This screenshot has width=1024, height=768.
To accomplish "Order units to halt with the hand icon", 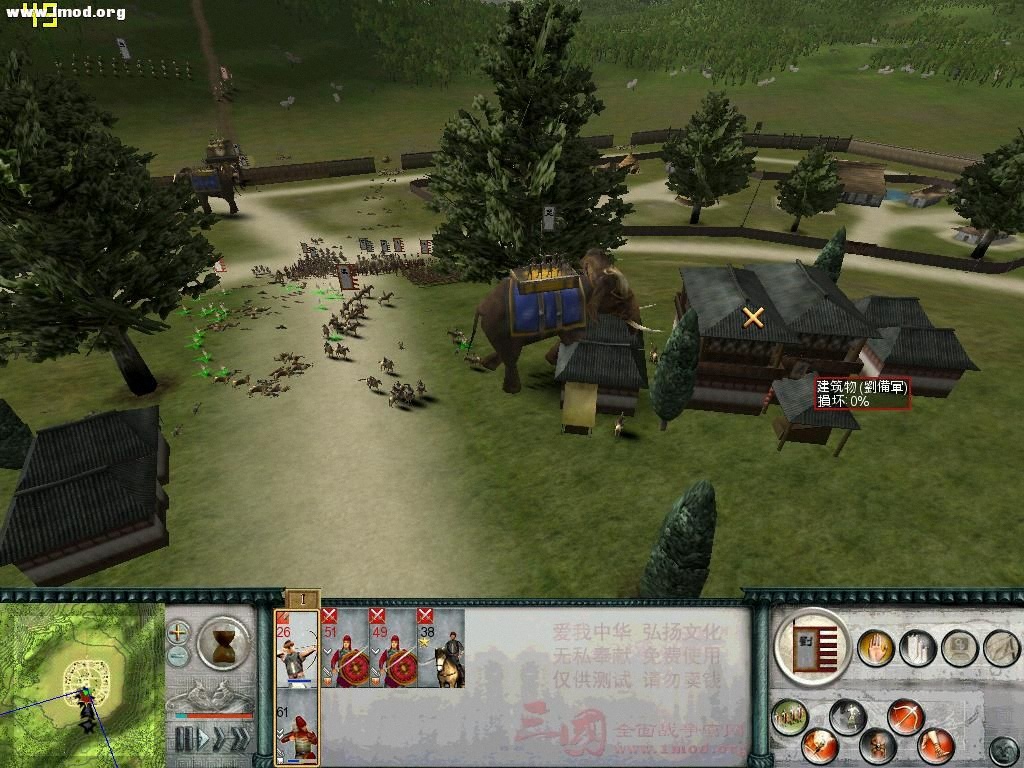I will click(878, 648).
